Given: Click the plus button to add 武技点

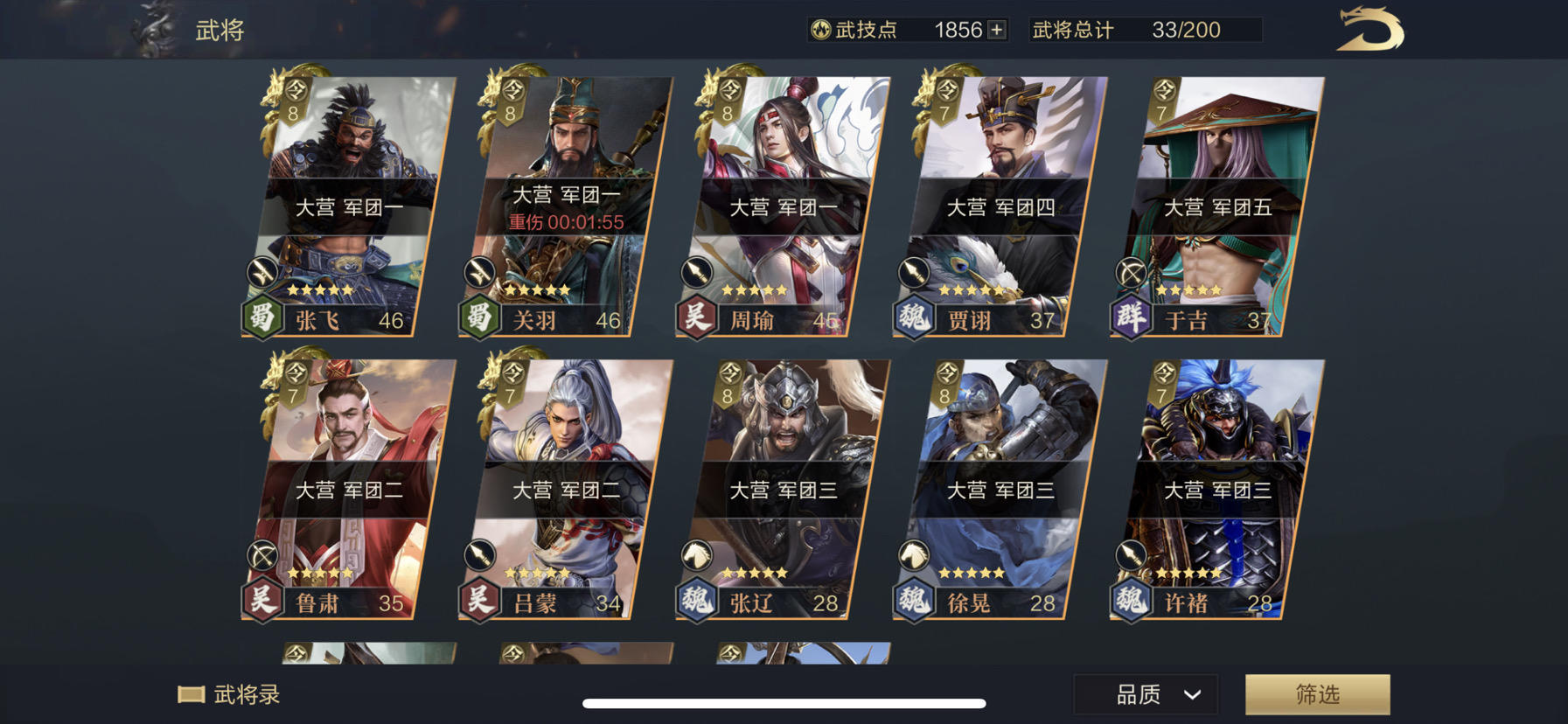Looking at the screenshot, I should (994, 30).
